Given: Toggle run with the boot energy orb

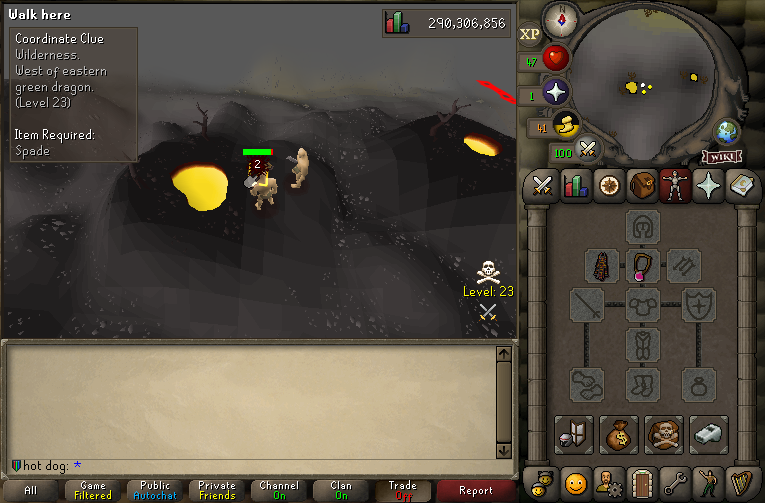Looking at the screenshot, I should point(565,126).
